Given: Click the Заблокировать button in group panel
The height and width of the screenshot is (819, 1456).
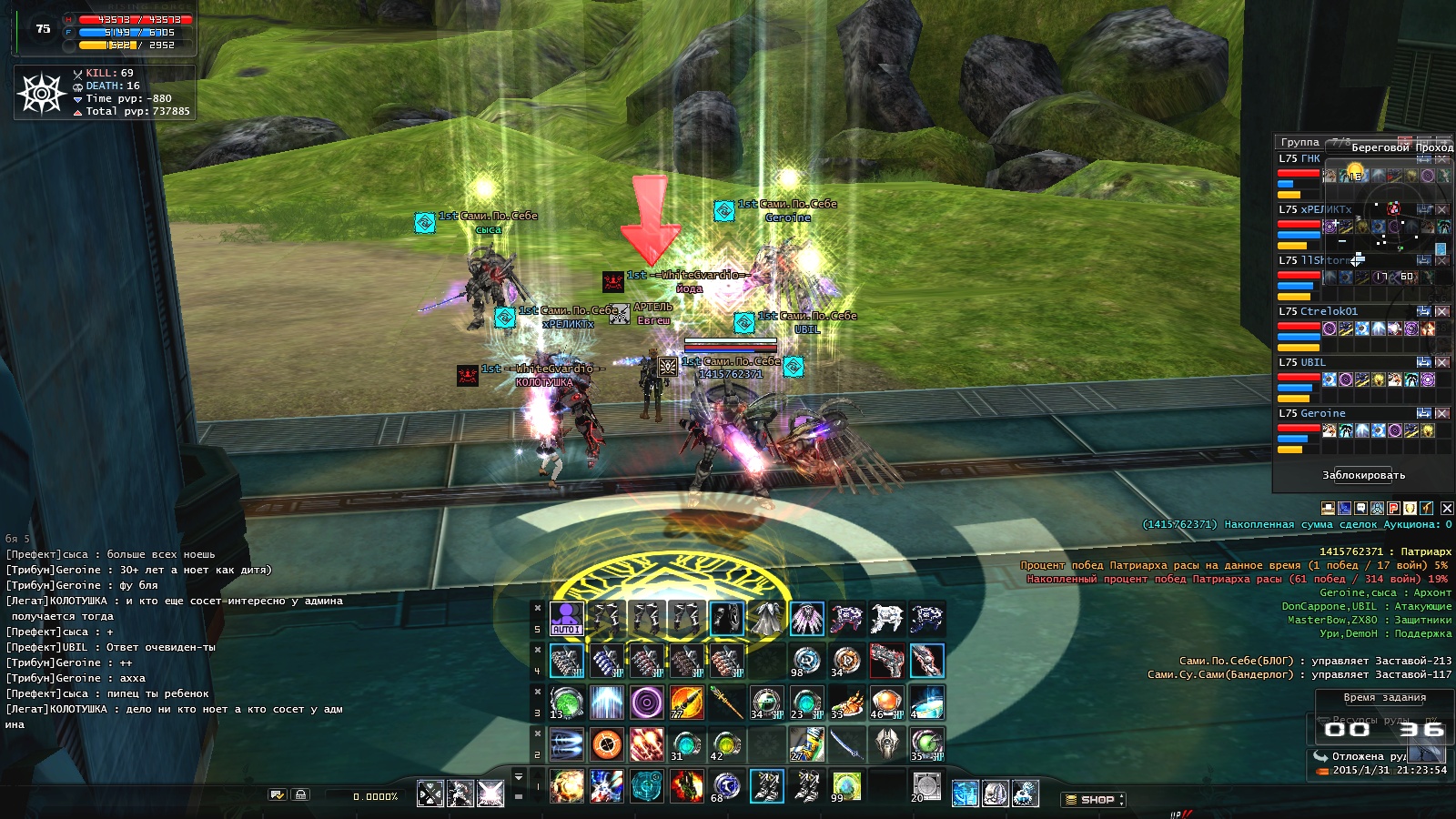Looking at the screenshot, I should coord(1363,475).
